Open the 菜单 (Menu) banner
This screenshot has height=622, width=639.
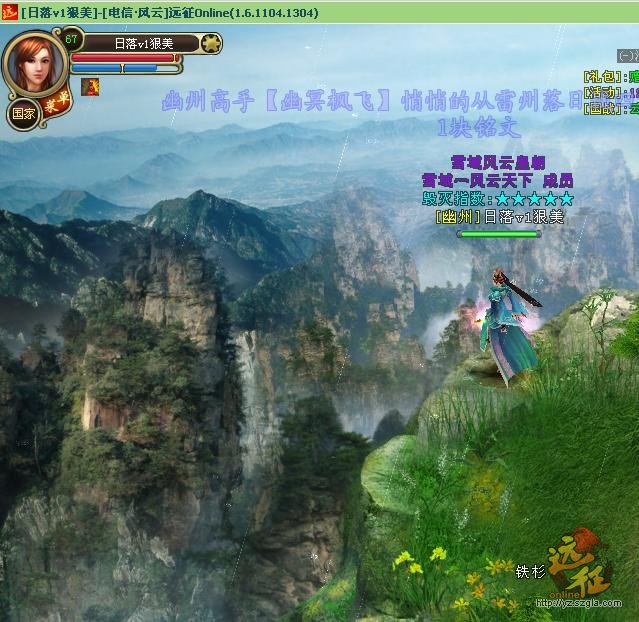click(x=55, y=103)
